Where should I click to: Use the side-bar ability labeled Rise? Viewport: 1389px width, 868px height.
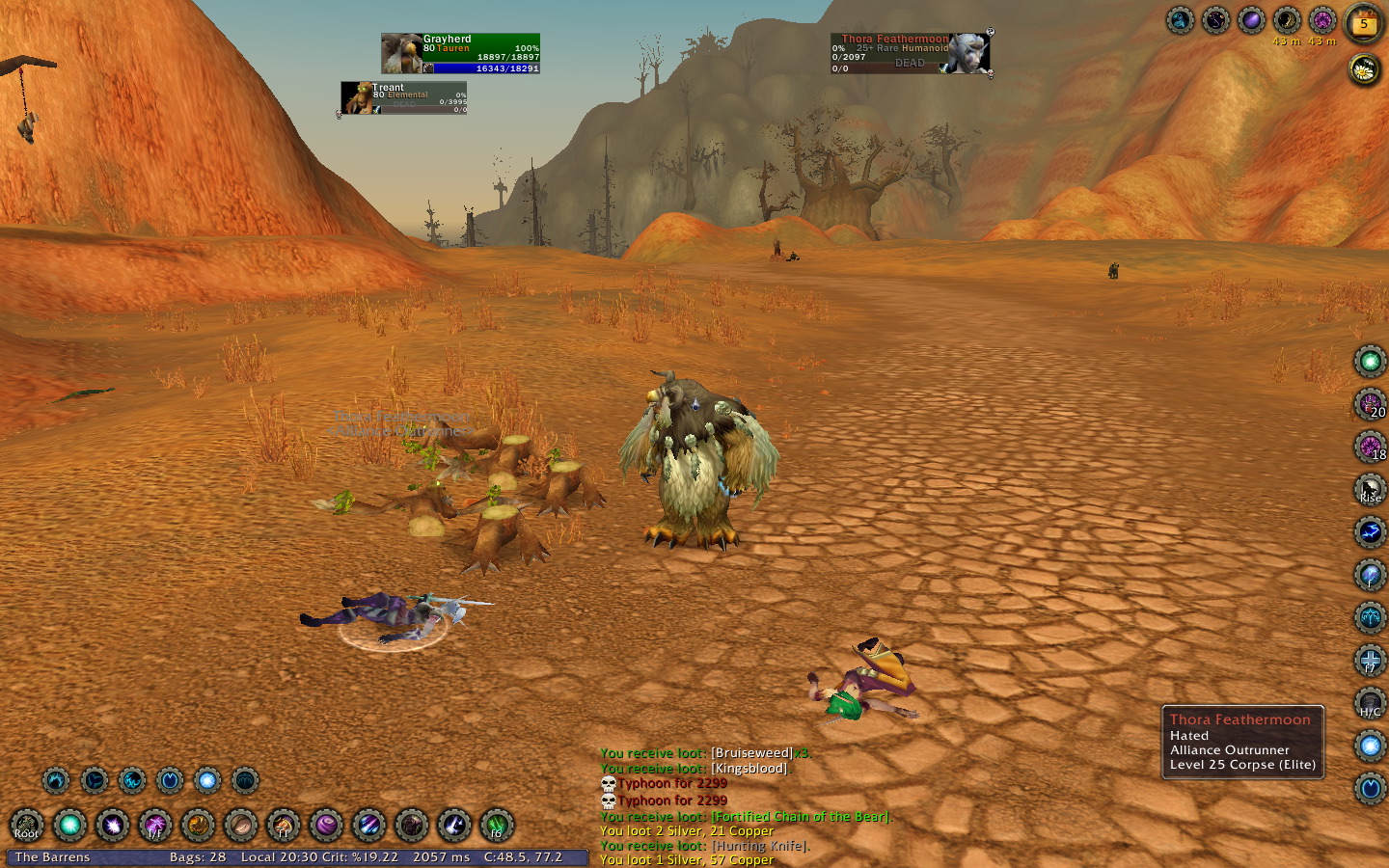[1370, 490]
